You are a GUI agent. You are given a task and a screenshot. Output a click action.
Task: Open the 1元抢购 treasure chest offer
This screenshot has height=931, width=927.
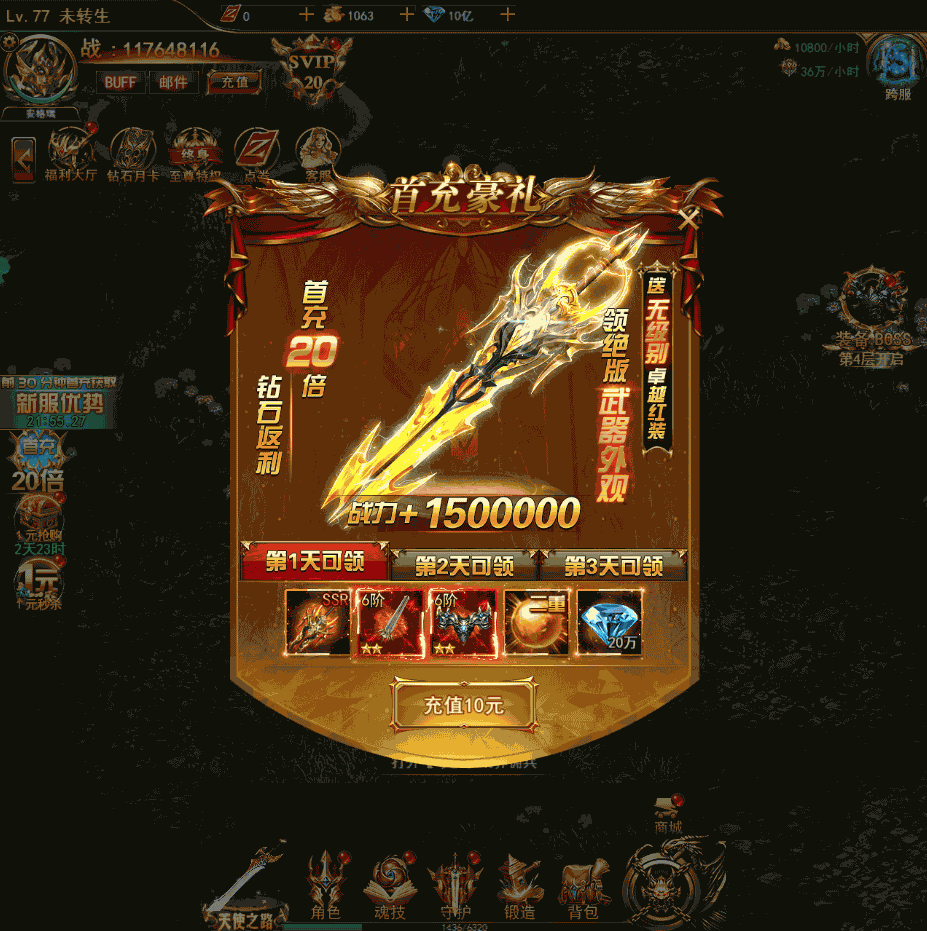tap(38, 525)
